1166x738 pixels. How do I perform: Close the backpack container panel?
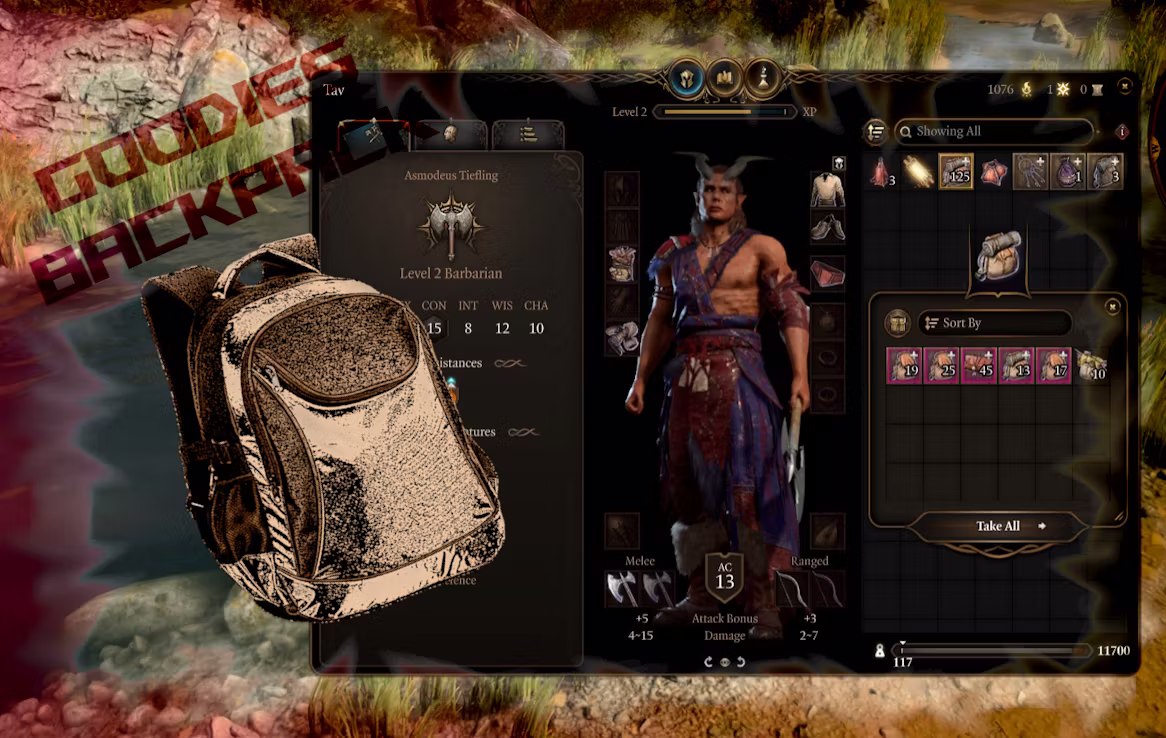click(1112, 307)
